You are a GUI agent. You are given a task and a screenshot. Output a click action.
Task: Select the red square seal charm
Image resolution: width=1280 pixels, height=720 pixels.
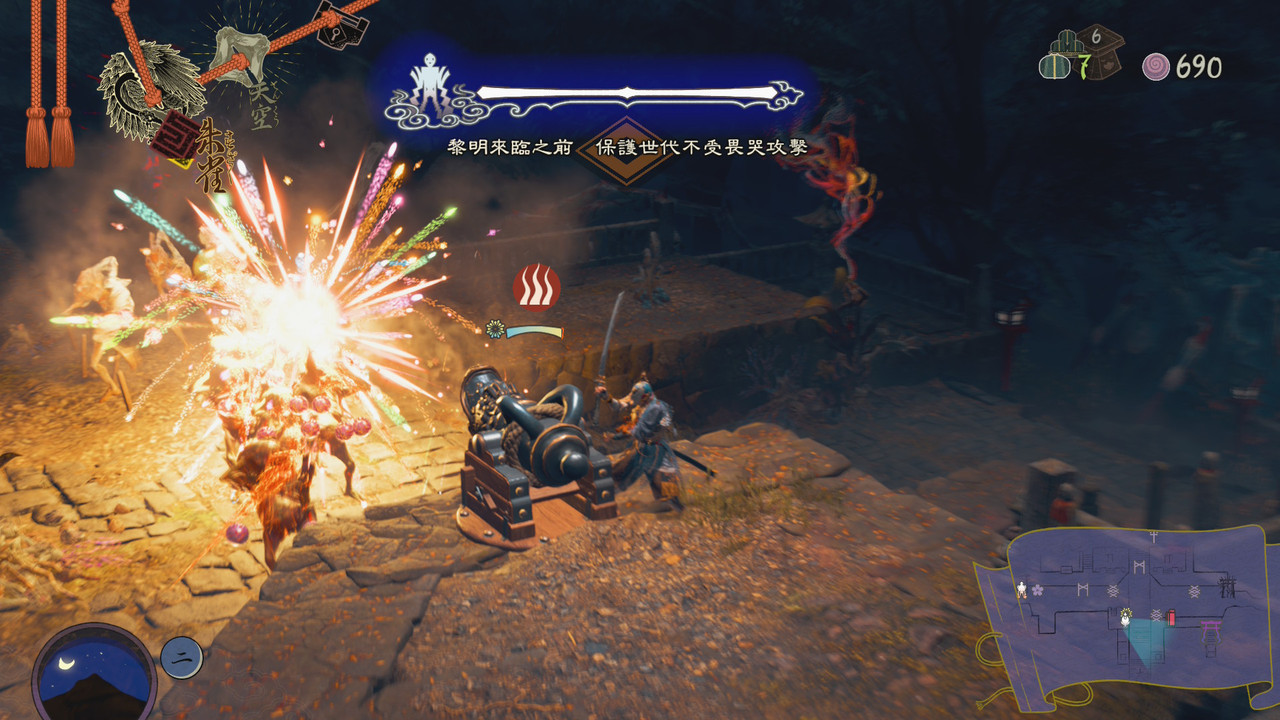point(174,137)
